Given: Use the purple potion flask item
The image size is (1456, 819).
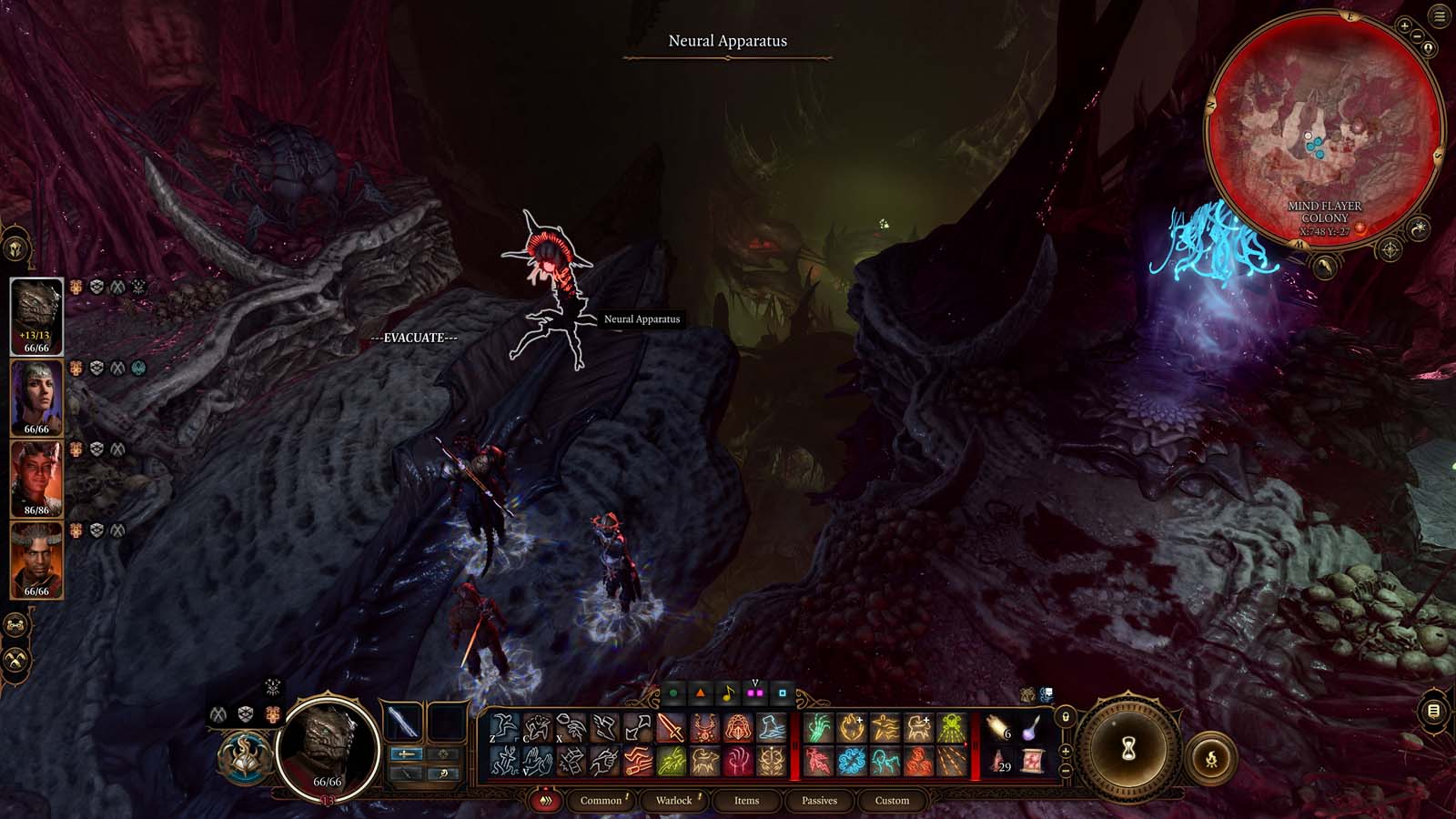Looking at the screenshot, I should 1032,727.
